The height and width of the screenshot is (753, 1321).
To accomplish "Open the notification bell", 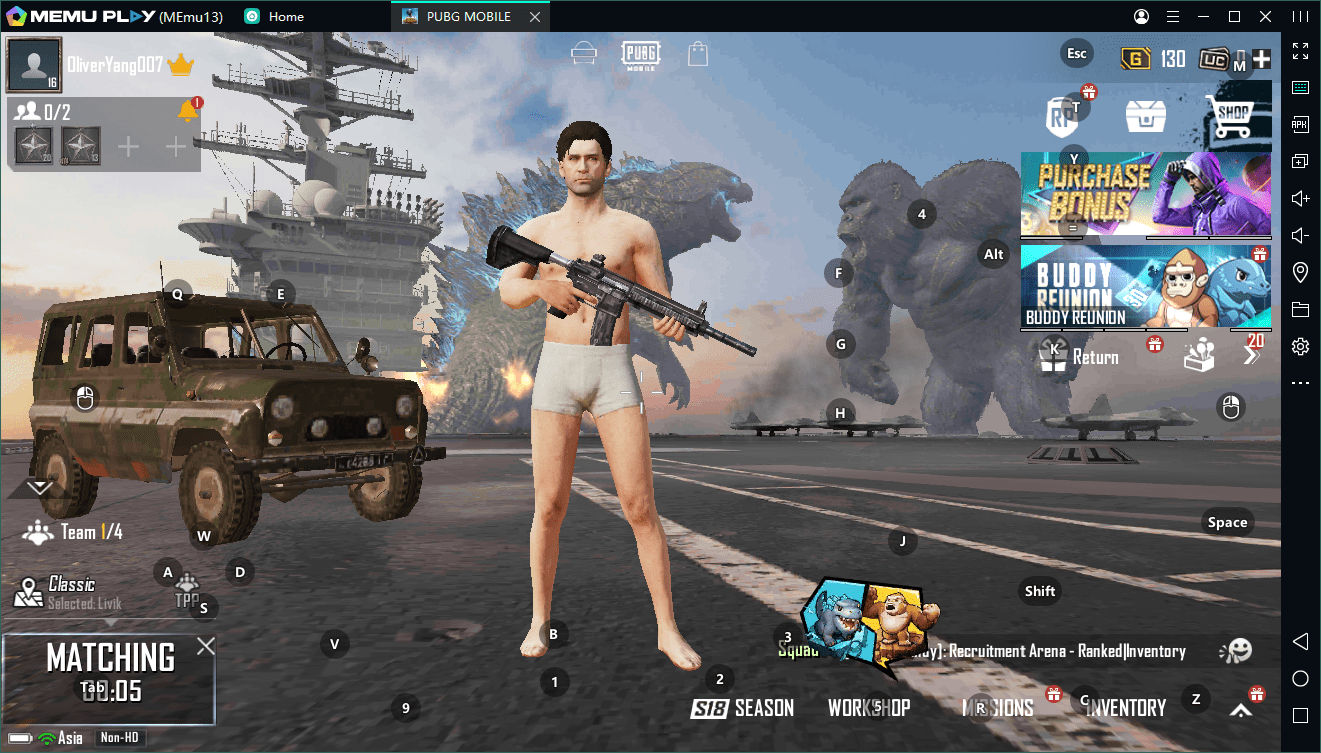I will (x=187, y=111).
